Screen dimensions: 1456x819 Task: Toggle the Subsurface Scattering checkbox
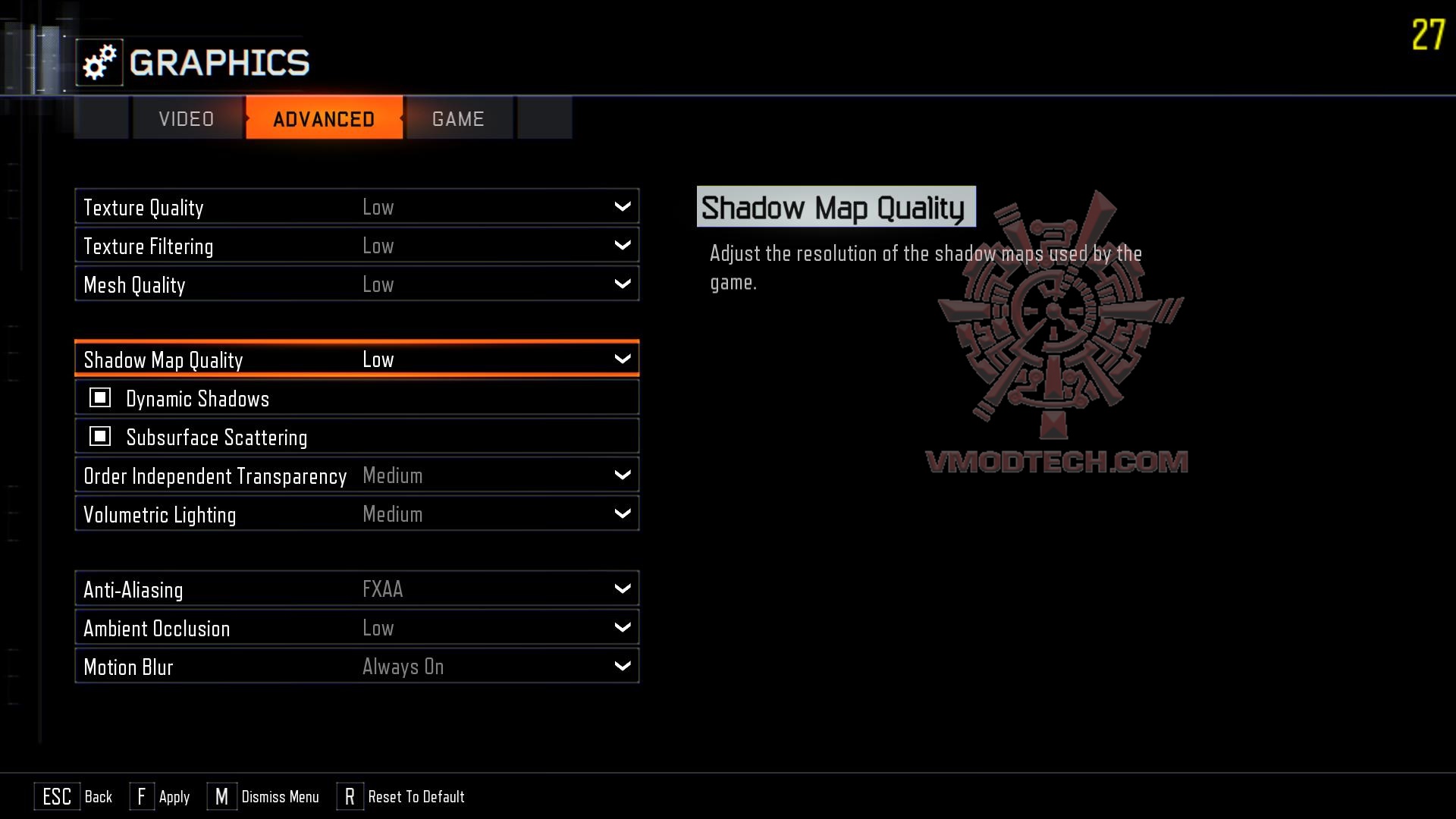(100, 437)
